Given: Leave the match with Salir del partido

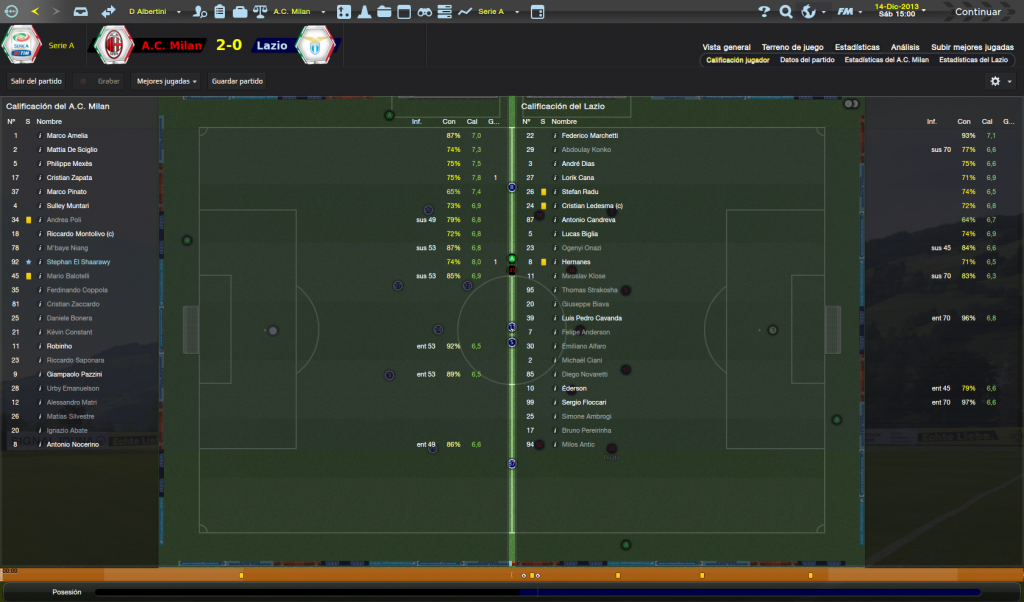Looking at the screenshot, I should 36,81.
